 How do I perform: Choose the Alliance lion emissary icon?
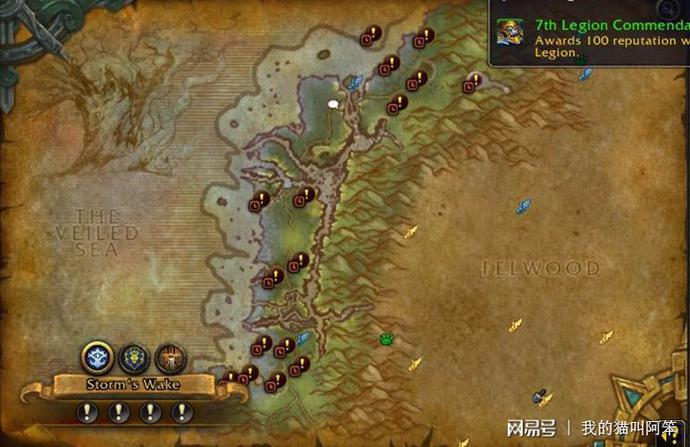(135, 358)
